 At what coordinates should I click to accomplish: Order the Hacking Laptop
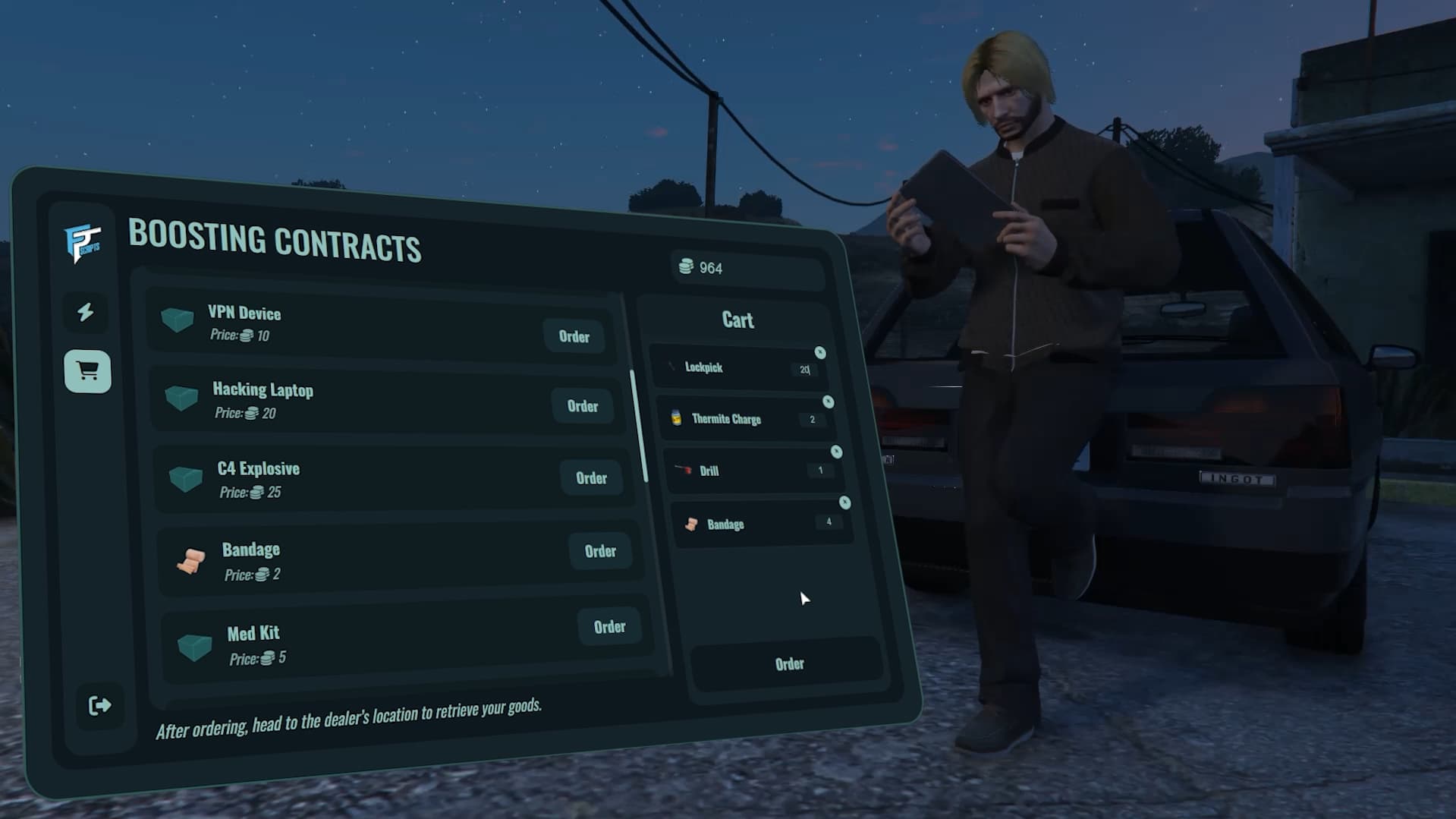tap(583, 406)
